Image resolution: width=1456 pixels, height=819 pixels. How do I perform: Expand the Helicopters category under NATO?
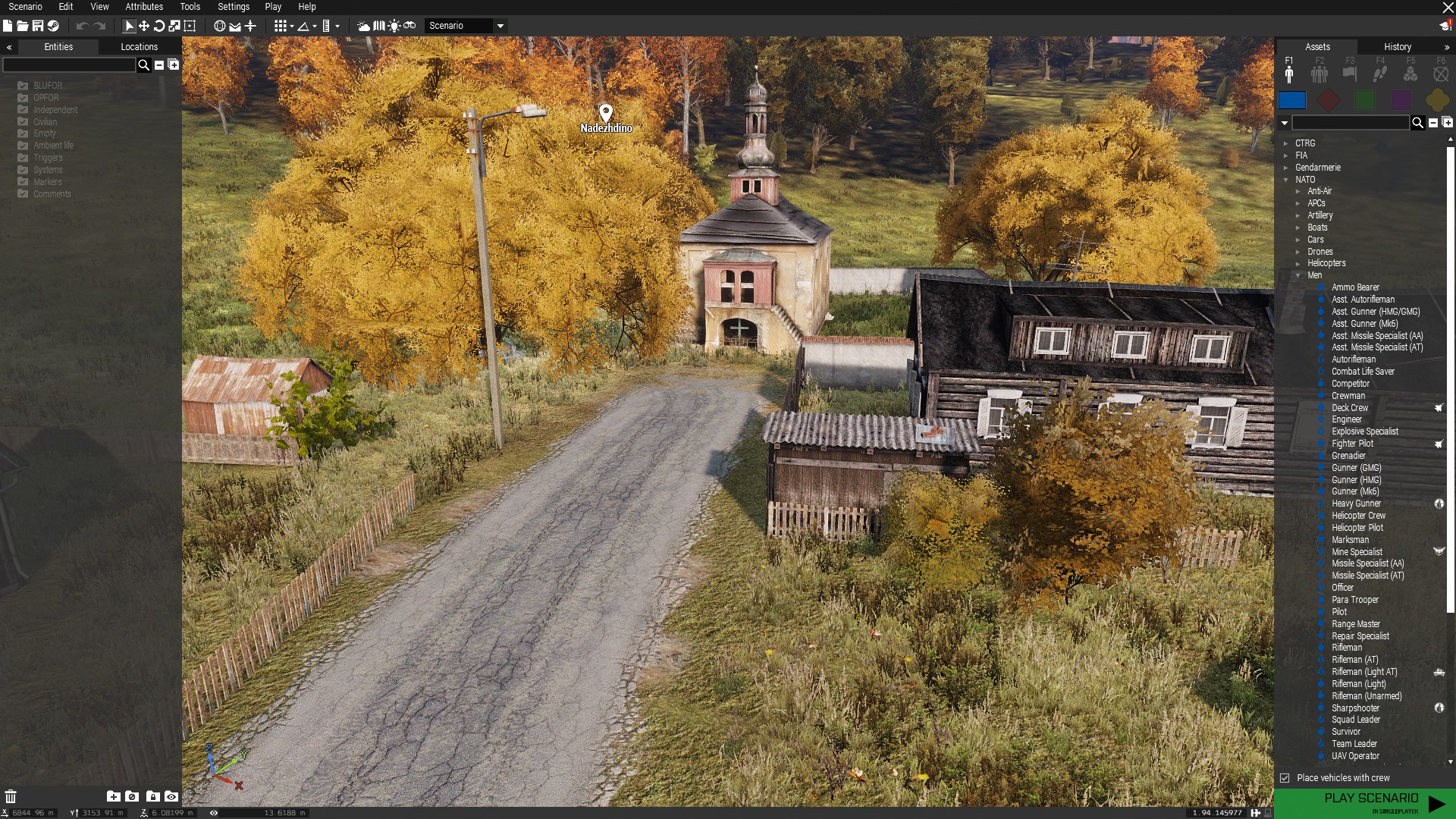(1298, 263)
